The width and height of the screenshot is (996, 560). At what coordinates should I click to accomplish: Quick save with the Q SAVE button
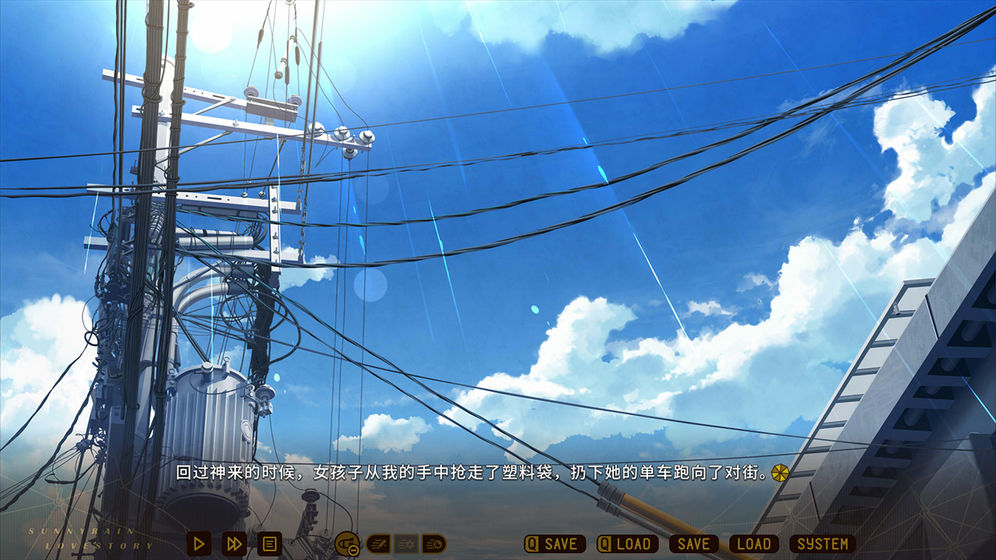[x=554, y=544]
